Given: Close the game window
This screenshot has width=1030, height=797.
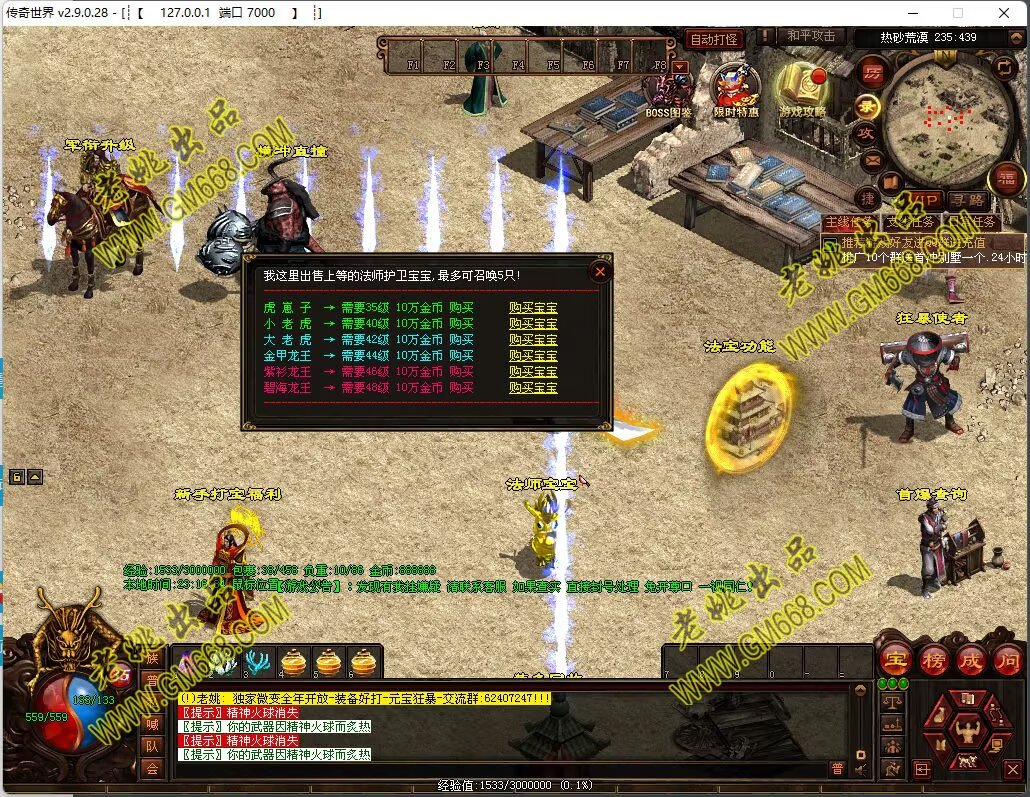Looking at the screenshot, I should [1004, 13].
